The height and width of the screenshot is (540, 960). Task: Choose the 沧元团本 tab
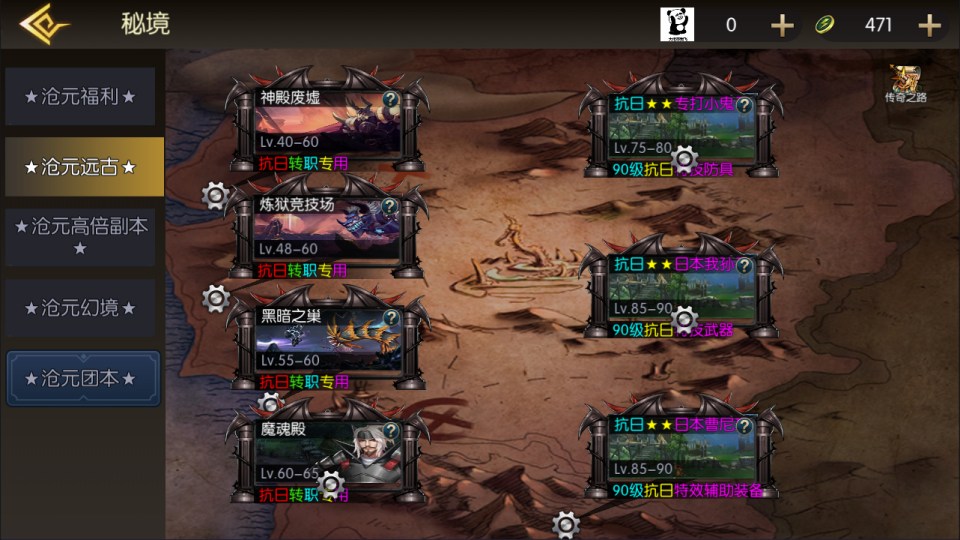tap(82, 379)
